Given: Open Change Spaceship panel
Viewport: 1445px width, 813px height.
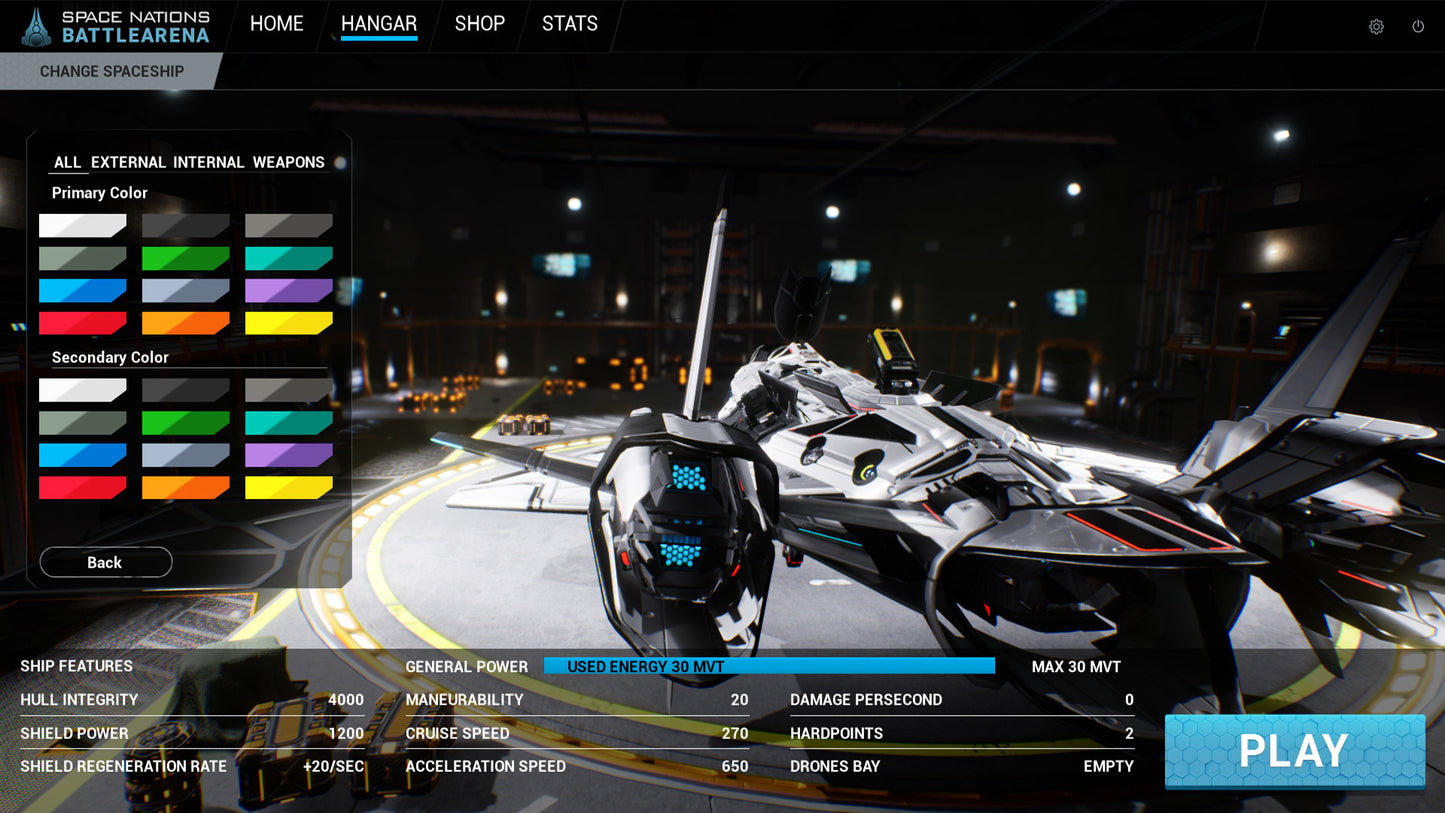Looking at the screenshot, I should click(x=111, y=71).
